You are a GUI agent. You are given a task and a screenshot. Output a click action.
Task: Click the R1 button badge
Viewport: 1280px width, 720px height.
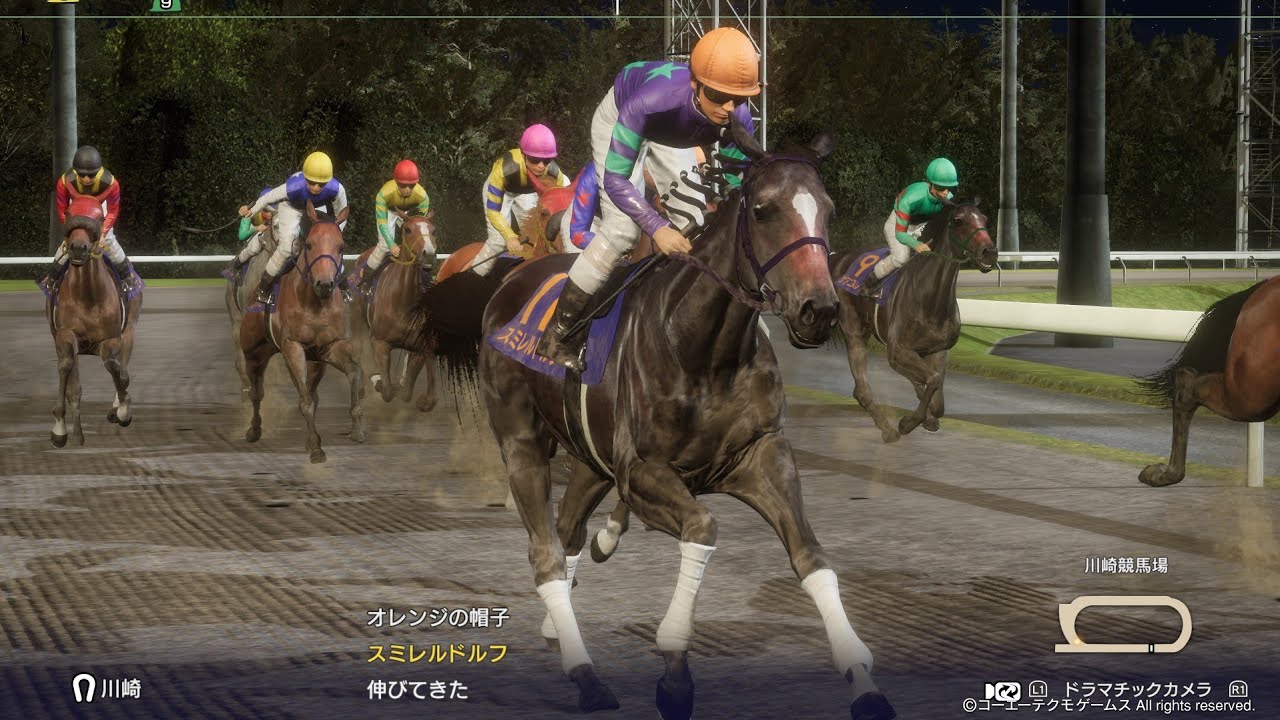pyautogui.click(x=1238, y=691)
